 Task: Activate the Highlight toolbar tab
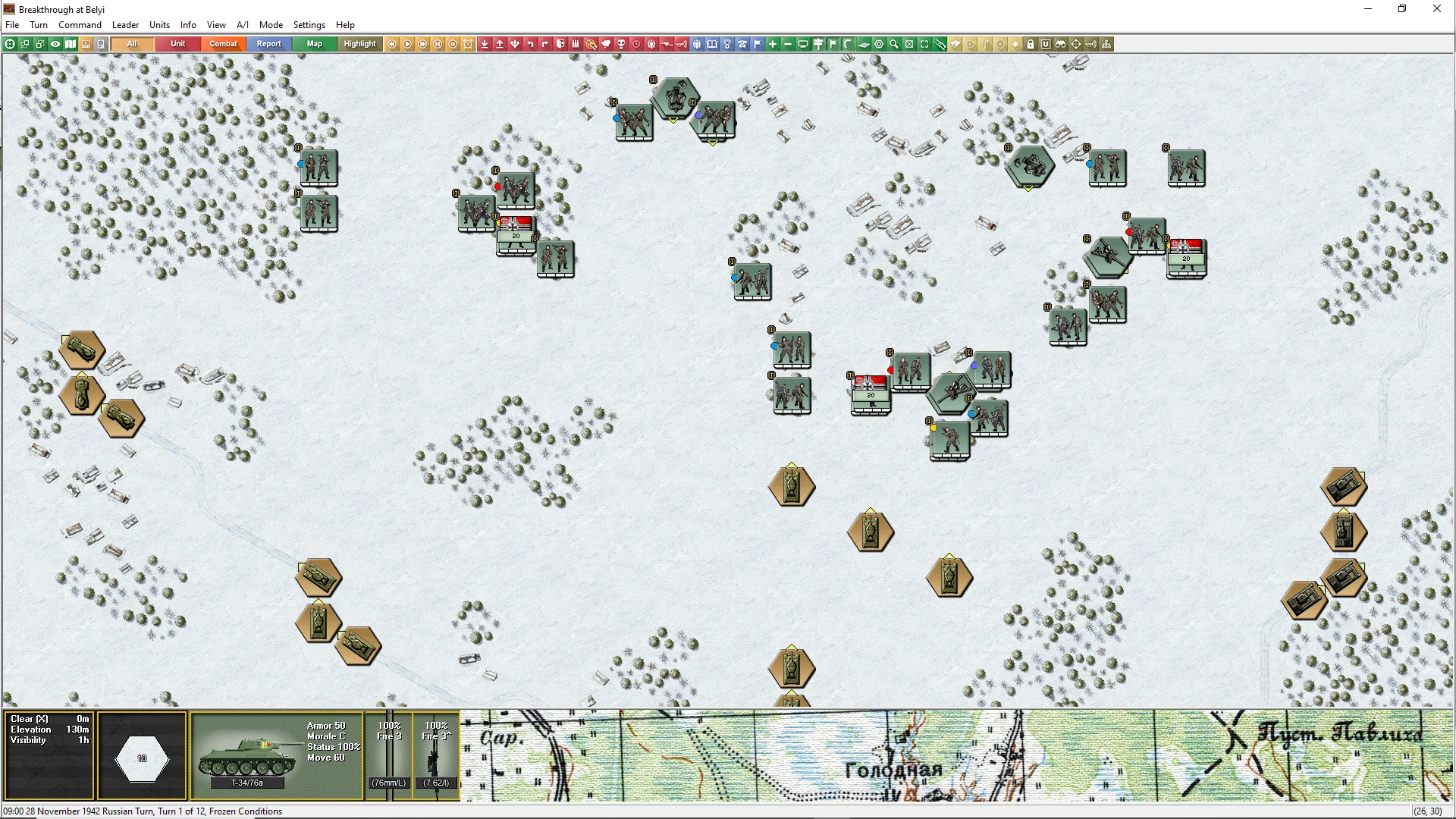pos(359,44)
